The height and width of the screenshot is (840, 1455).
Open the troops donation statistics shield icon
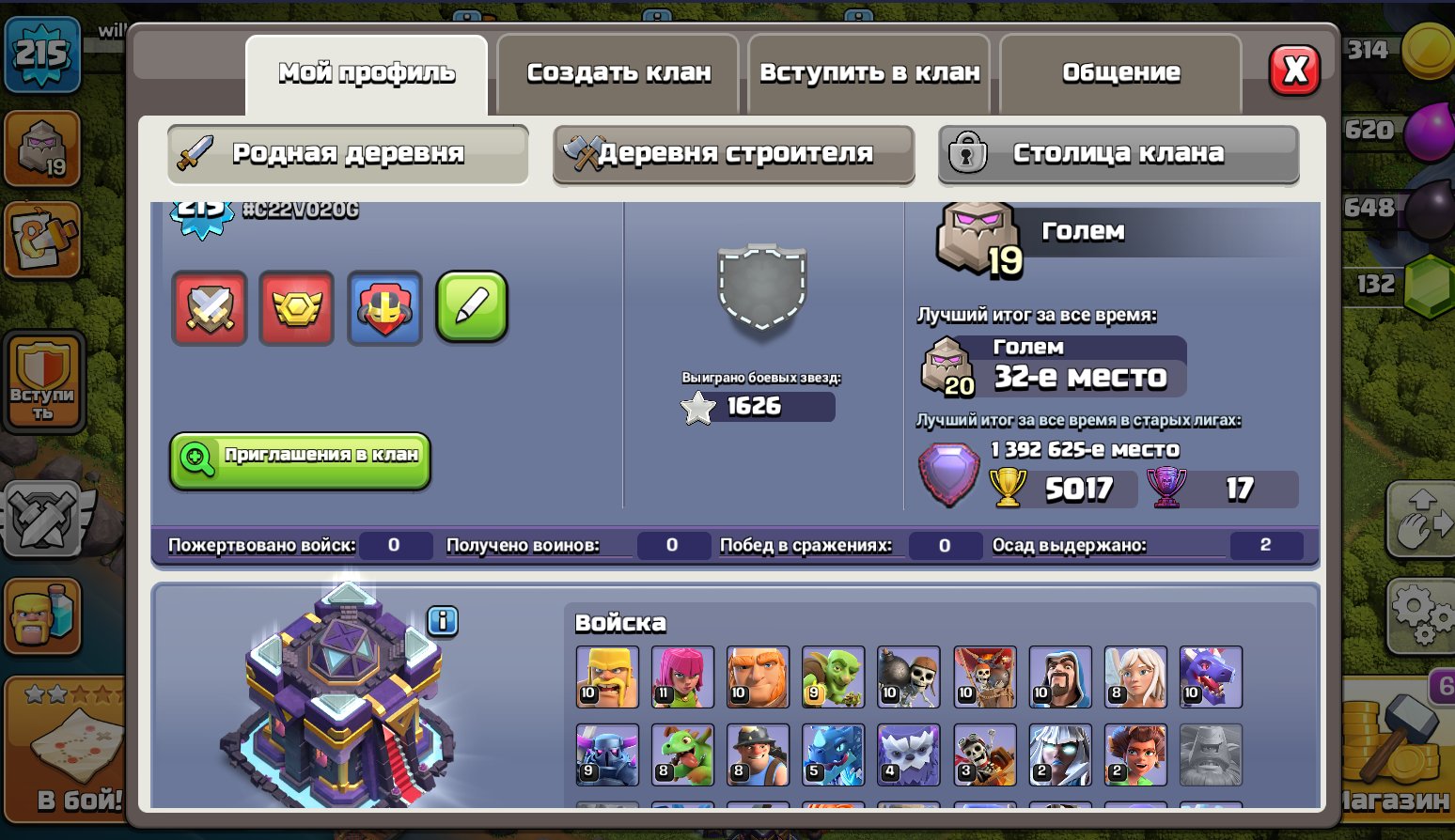[209, 308]
